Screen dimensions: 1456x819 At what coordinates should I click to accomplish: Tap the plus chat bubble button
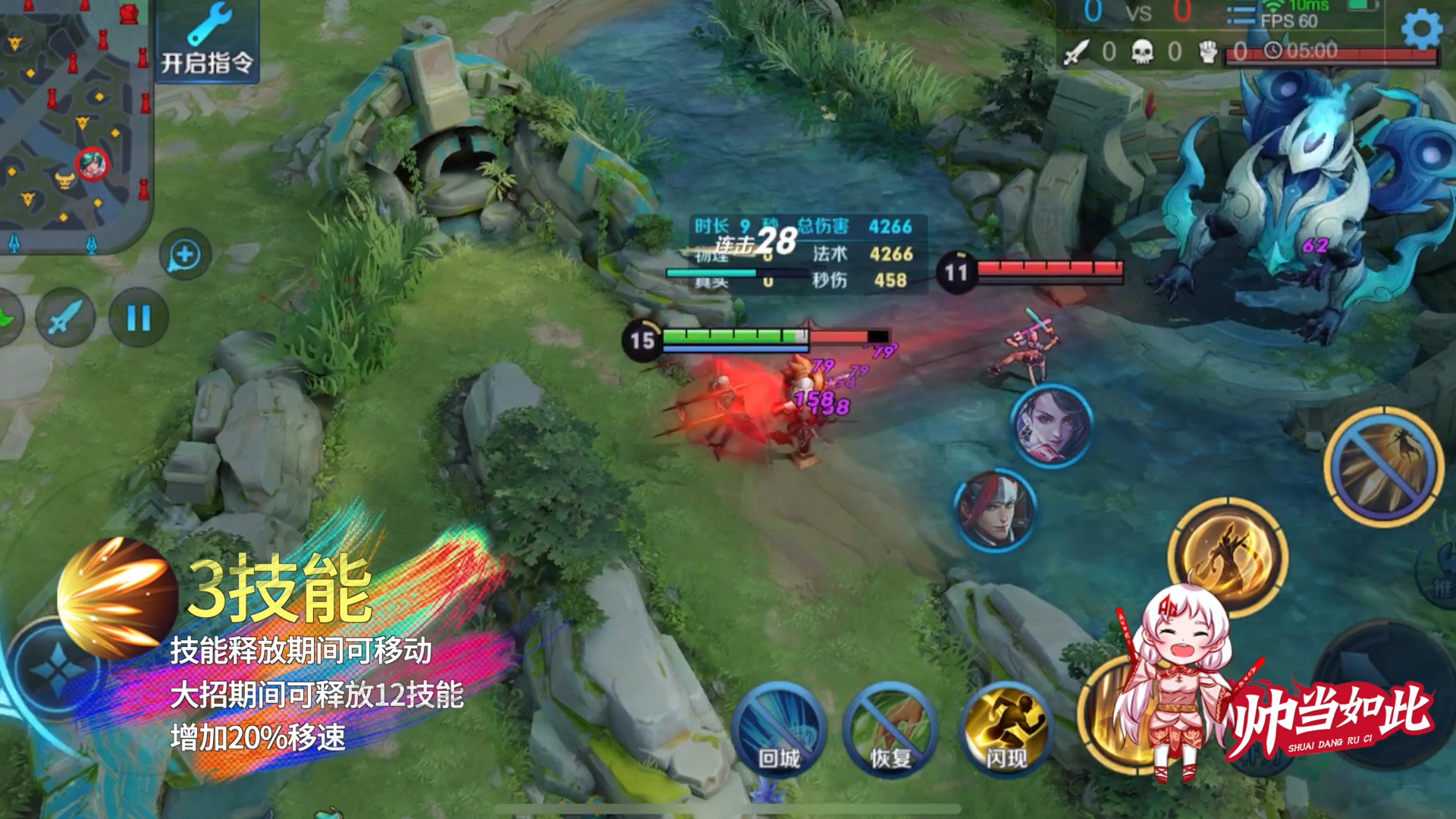click(185, 255)
